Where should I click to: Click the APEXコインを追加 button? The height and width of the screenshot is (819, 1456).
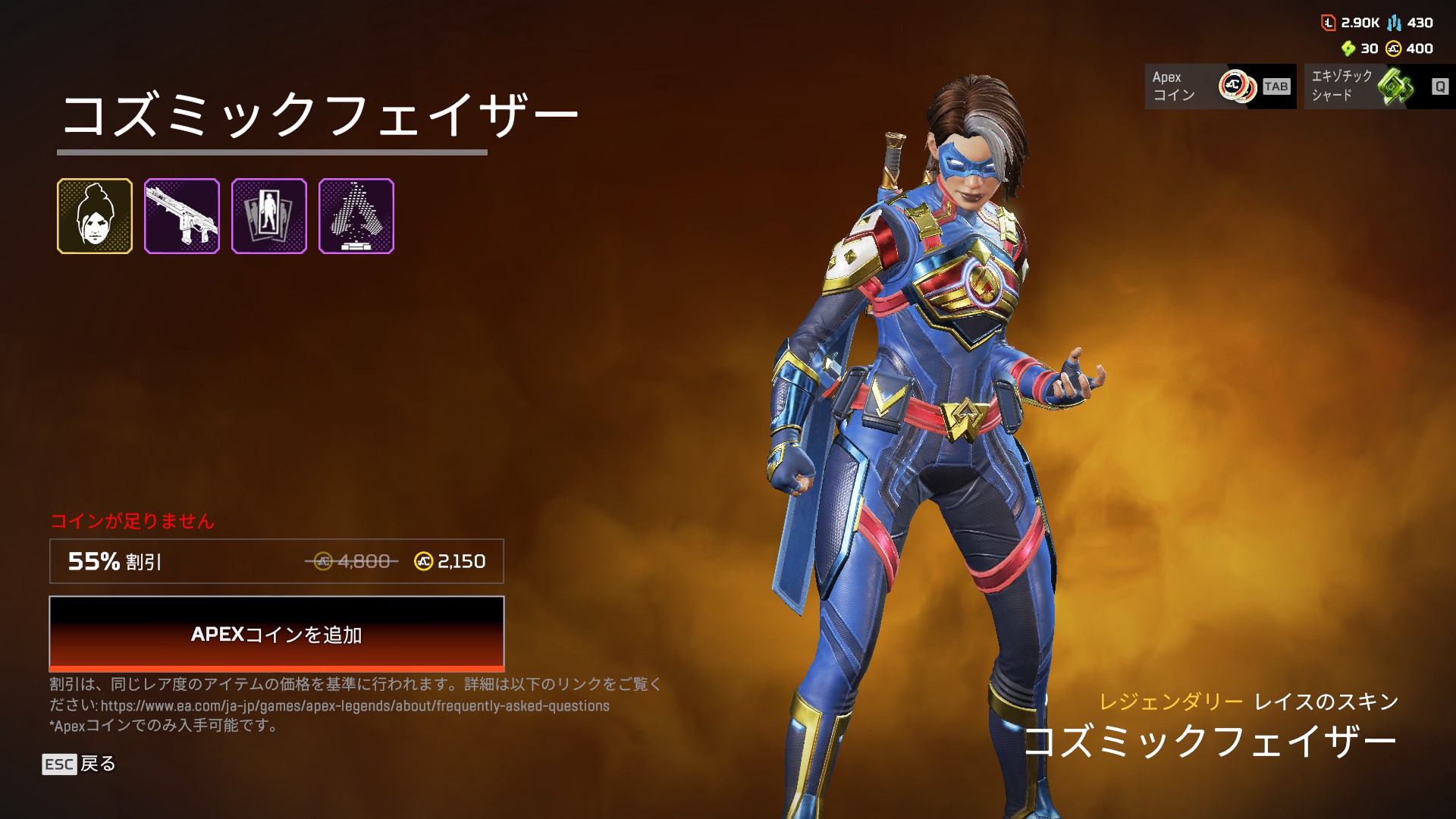(277, 634)
